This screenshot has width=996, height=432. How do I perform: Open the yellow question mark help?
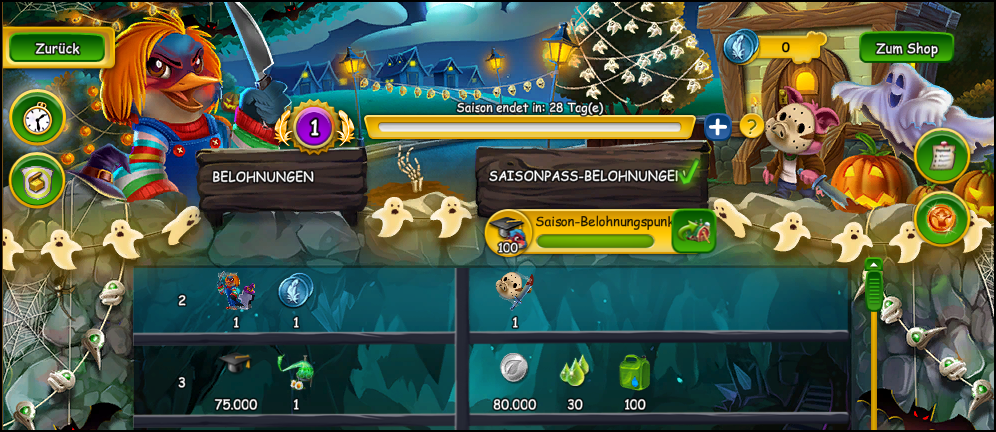[x=751, y=126]
